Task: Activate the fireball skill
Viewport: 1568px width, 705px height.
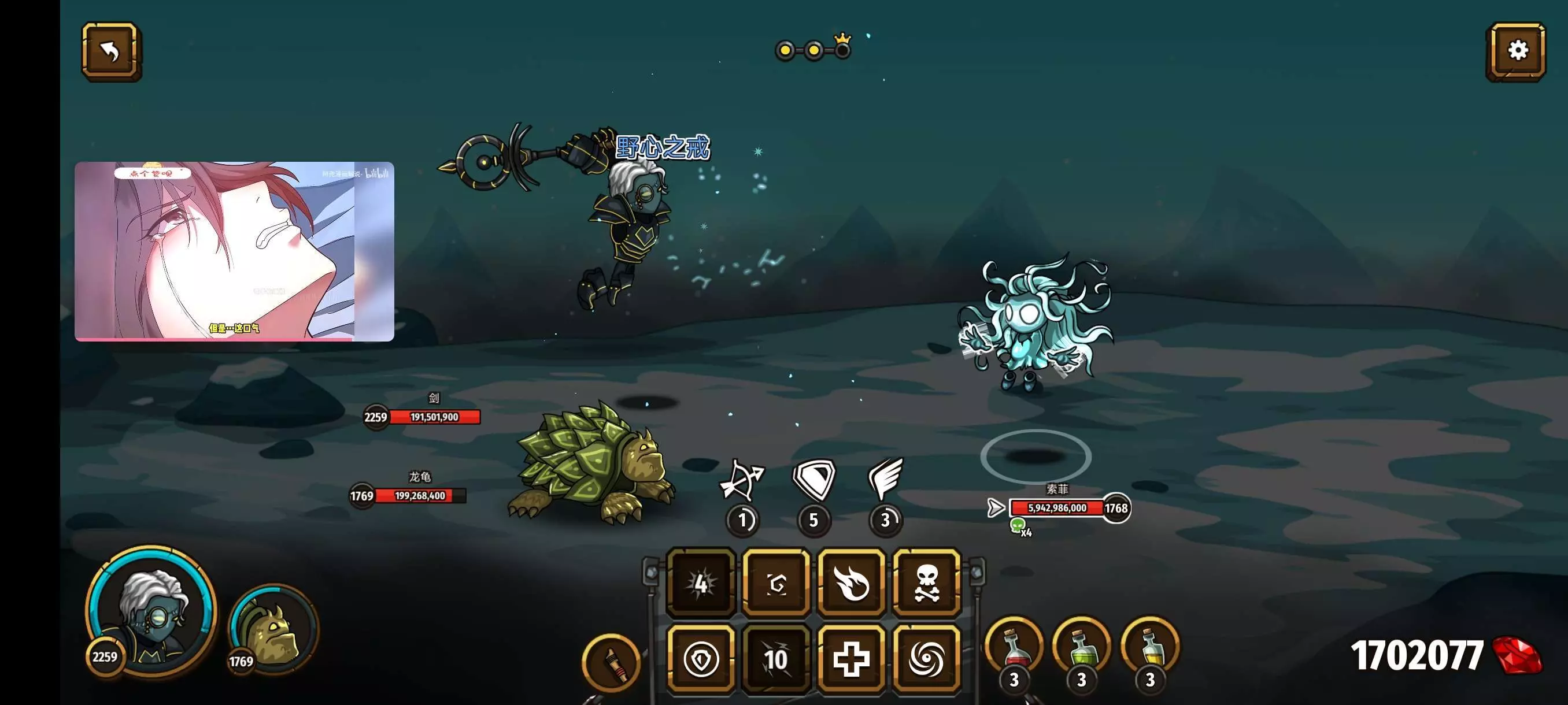Action: click(x=851, y=582)
